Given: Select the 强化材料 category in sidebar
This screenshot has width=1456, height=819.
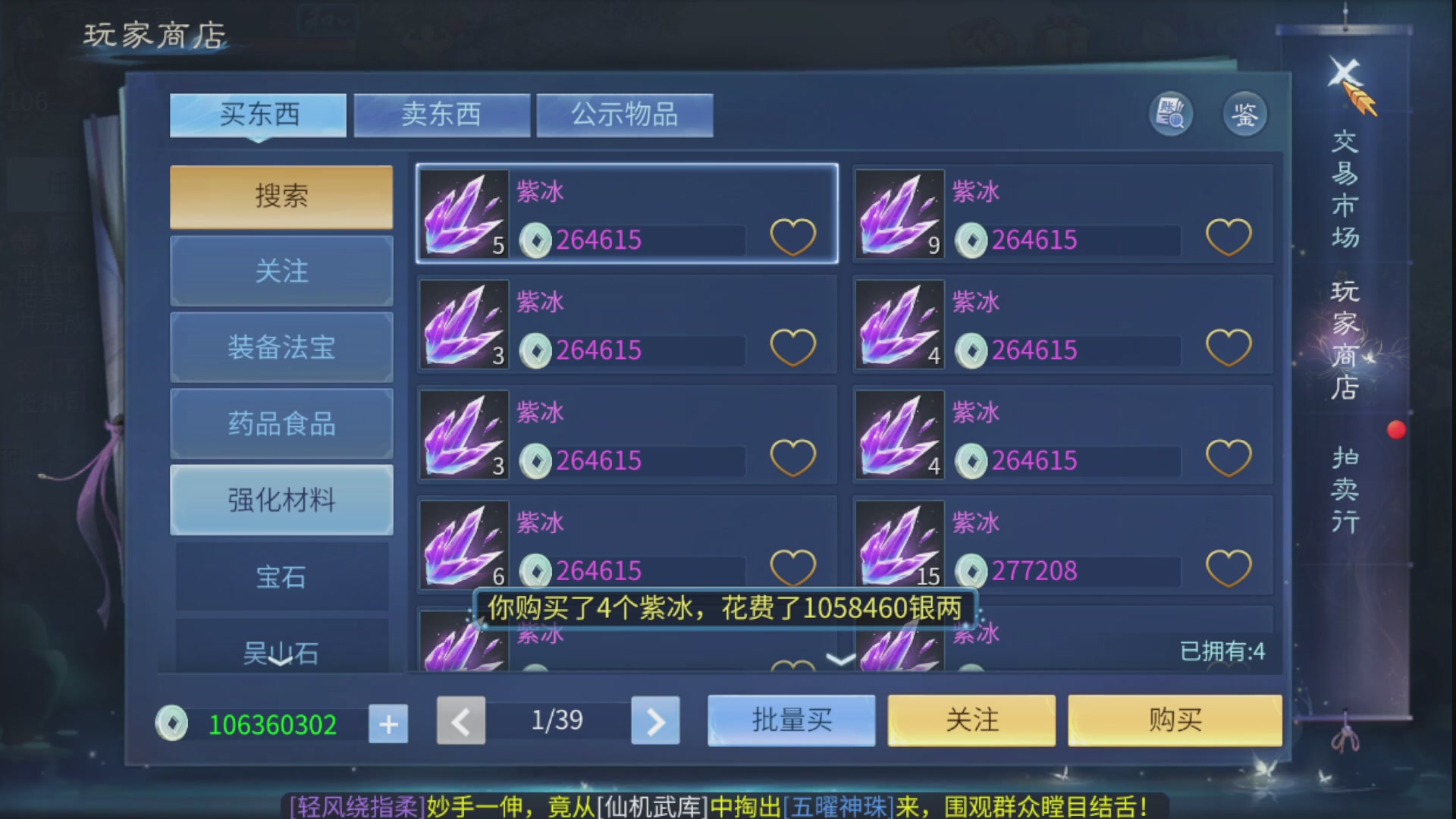Looking at the screenshot, I should [x=281, y=500].
